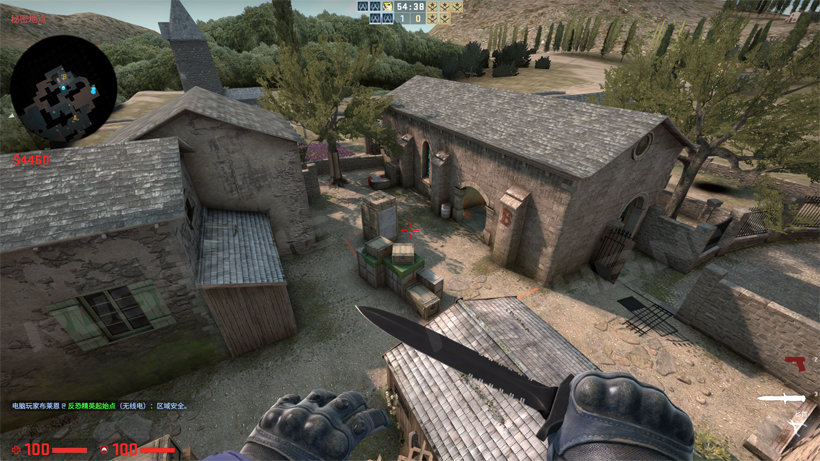Select the red pistol weapon slot

[x=796, y=363]
